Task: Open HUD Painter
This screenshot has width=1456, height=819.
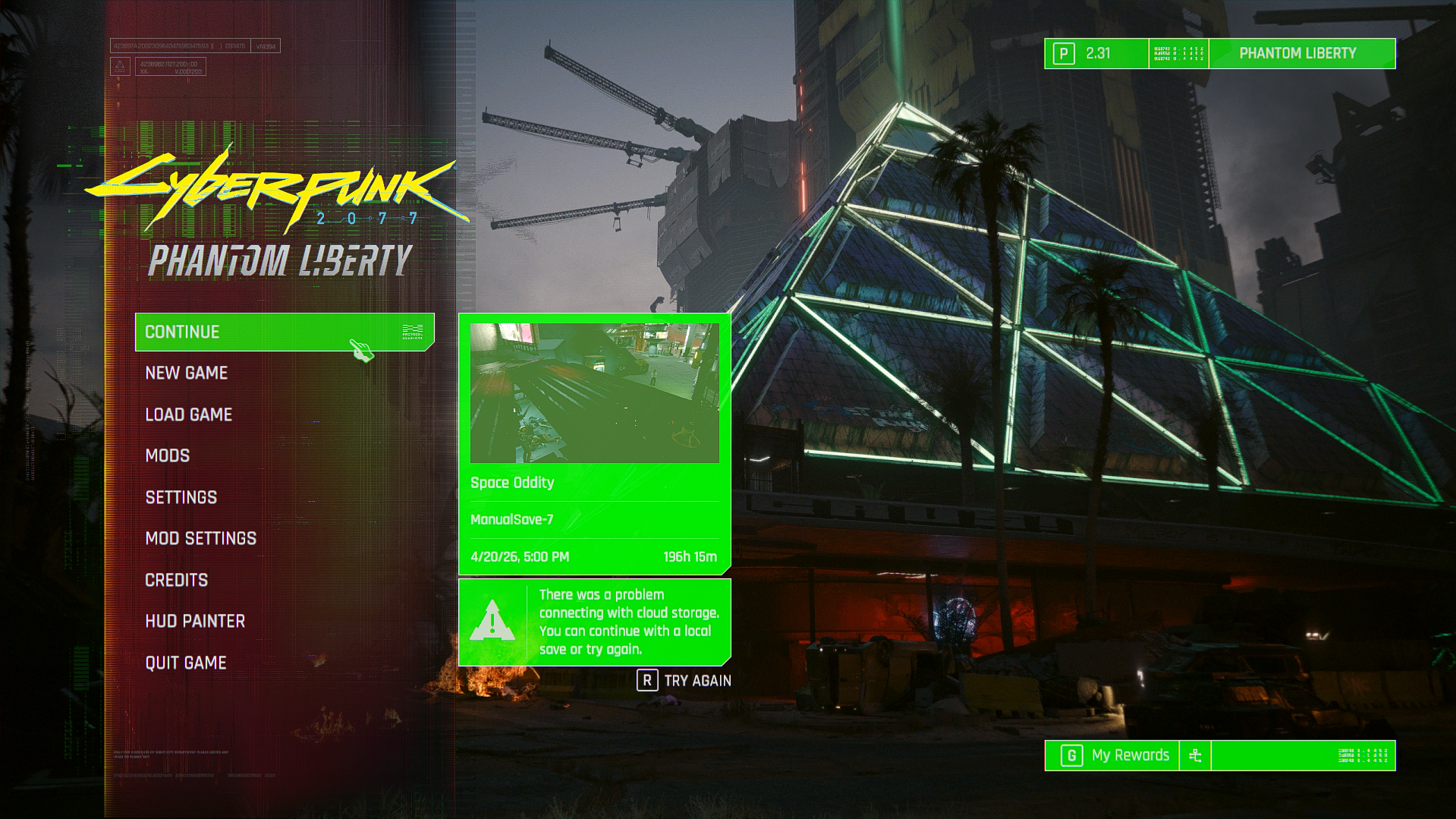Action: point(195,621)
